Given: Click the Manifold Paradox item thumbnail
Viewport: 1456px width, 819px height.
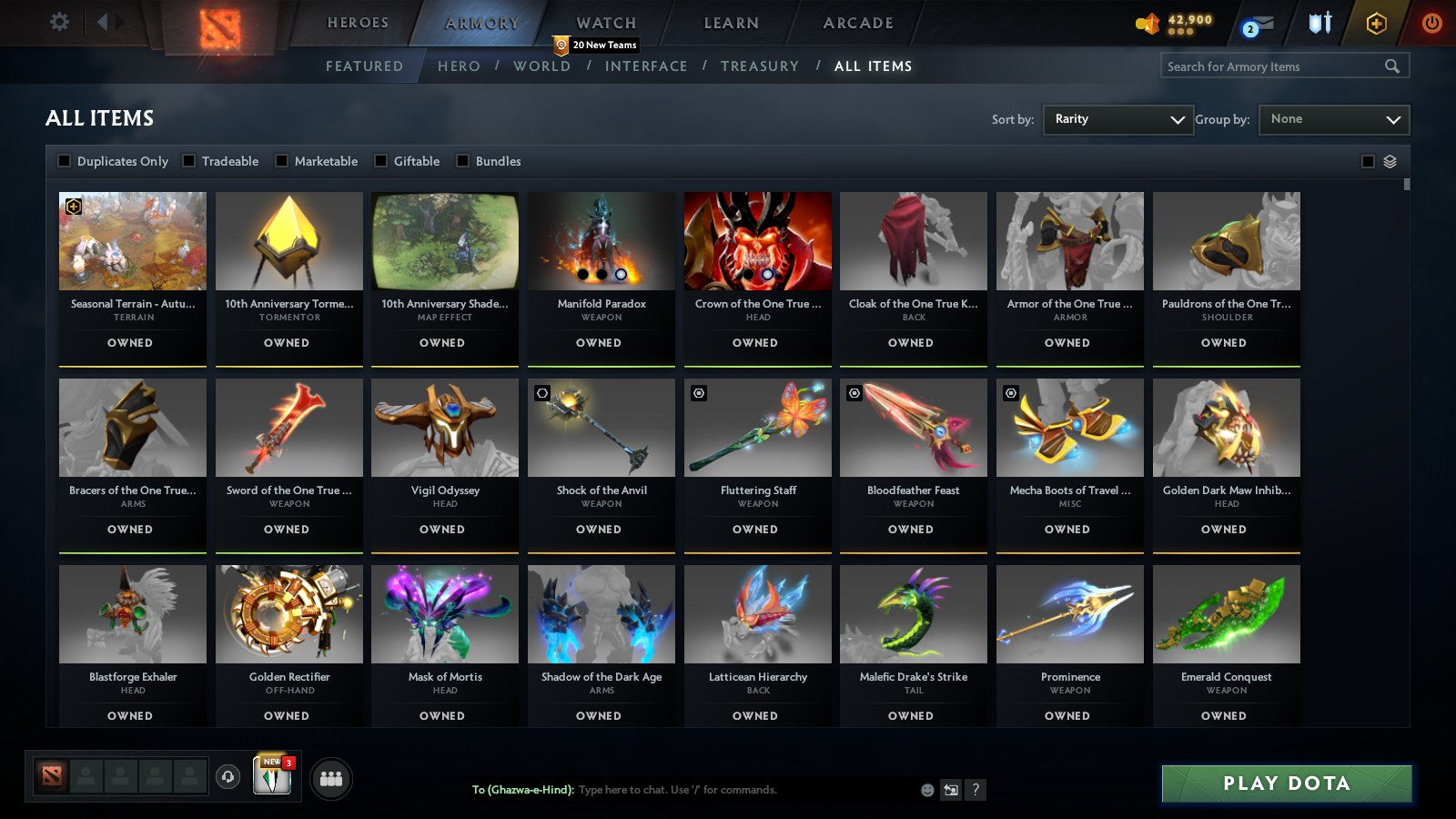Looking at the screenshot, I should click(601, 241).
